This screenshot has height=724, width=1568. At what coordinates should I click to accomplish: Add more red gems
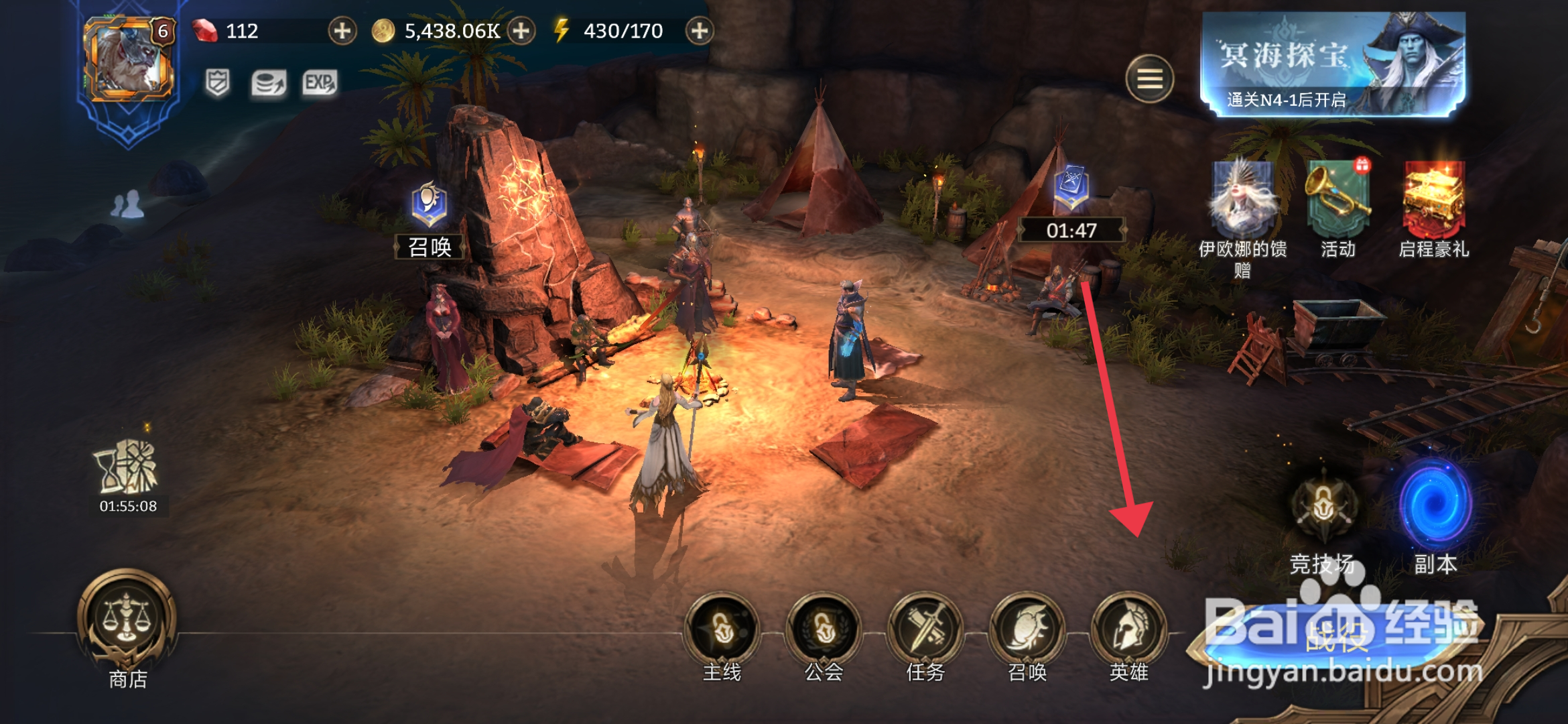click(x=342, y=31)
